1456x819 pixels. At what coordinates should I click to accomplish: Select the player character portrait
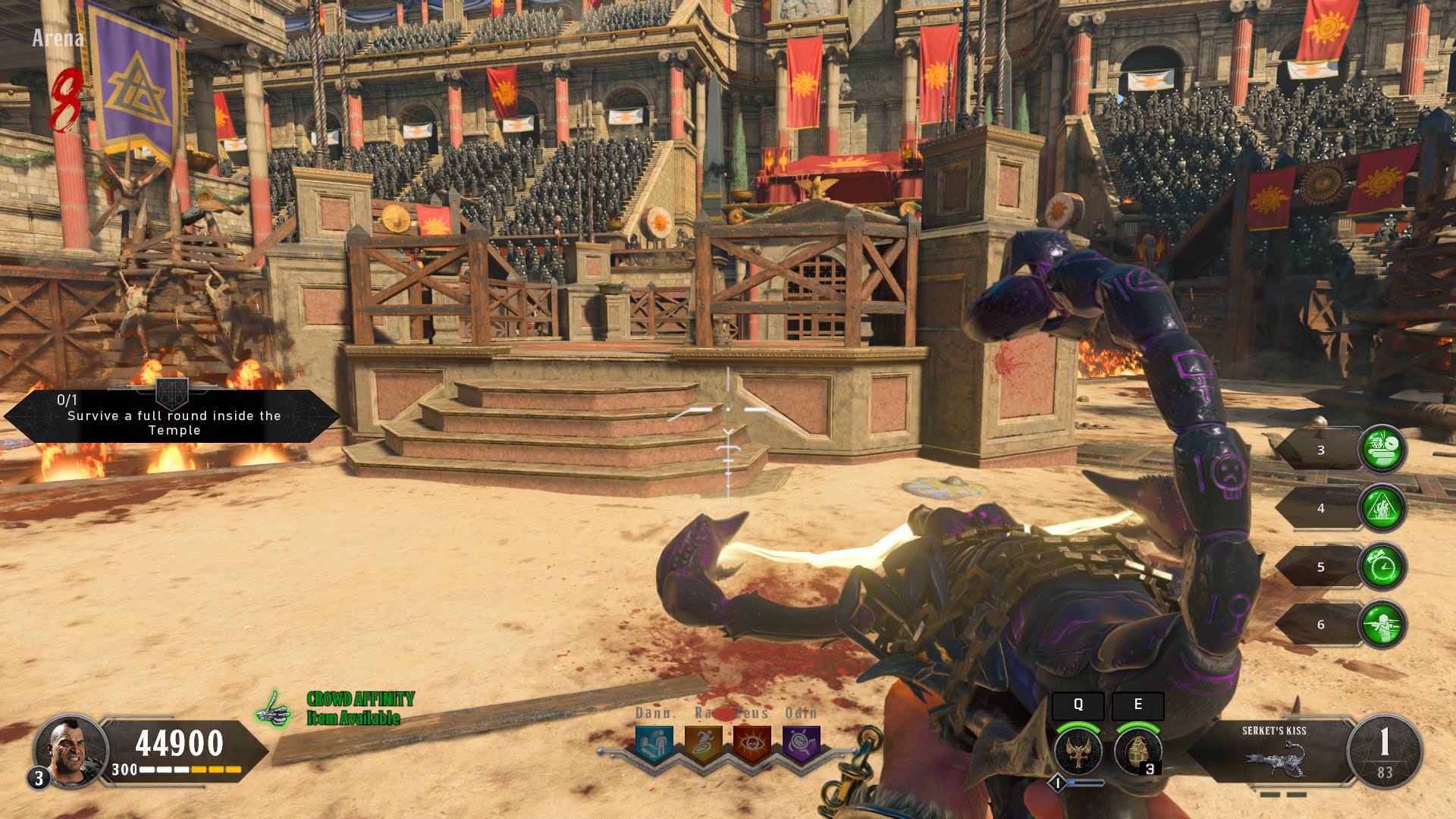pyautogui.click(x=71, y=750)
